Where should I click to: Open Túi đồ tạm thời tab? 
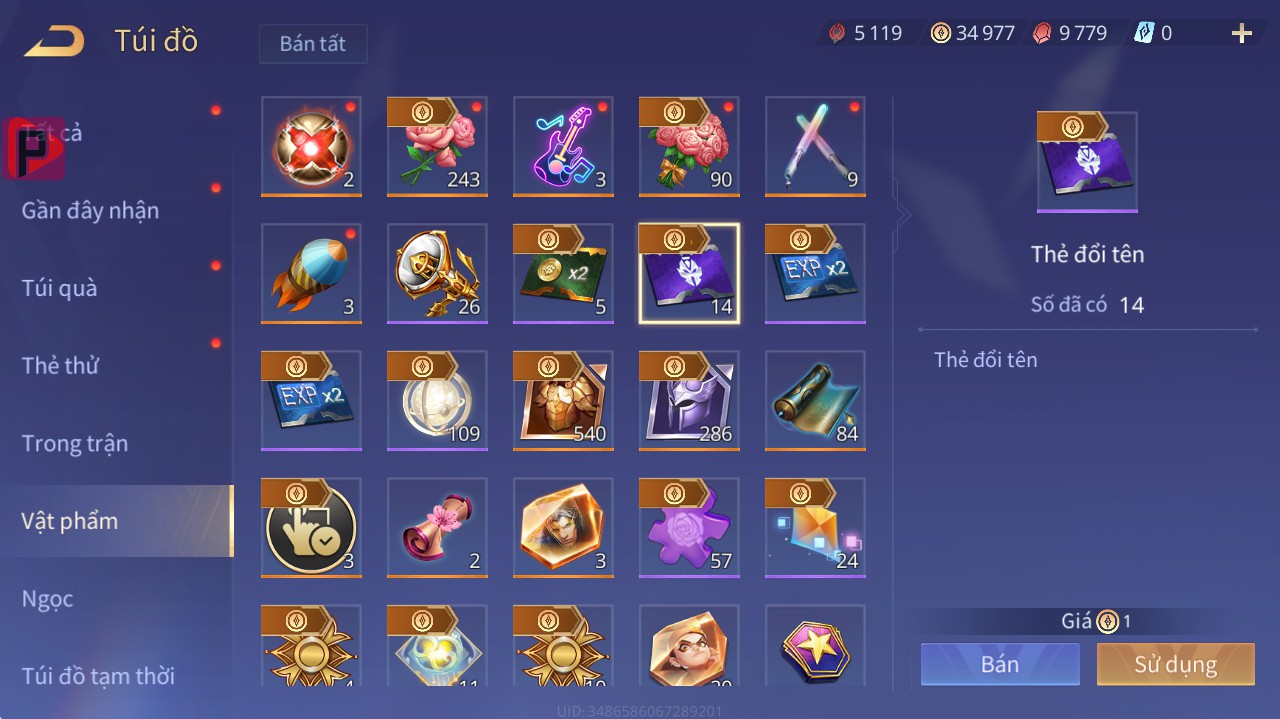point(98,676)
